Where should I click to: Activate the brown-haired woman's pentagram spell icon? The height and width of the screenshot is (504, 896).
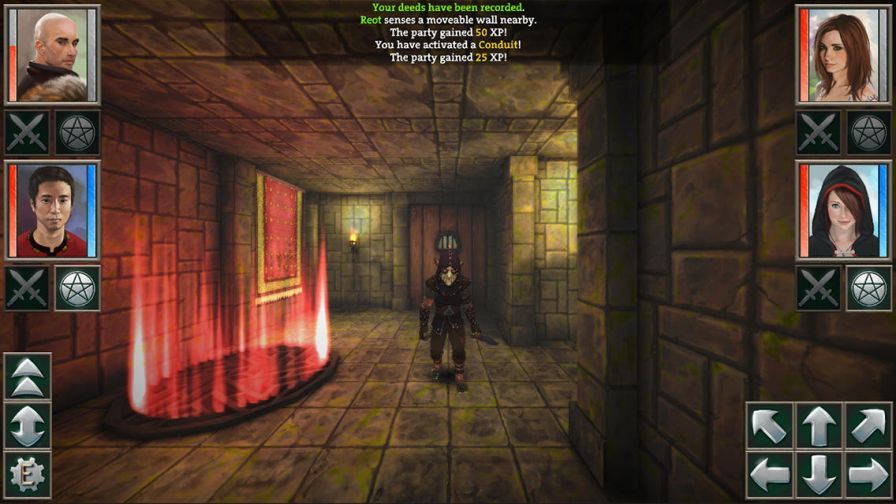pyautogui.click(x=869, y=132)
